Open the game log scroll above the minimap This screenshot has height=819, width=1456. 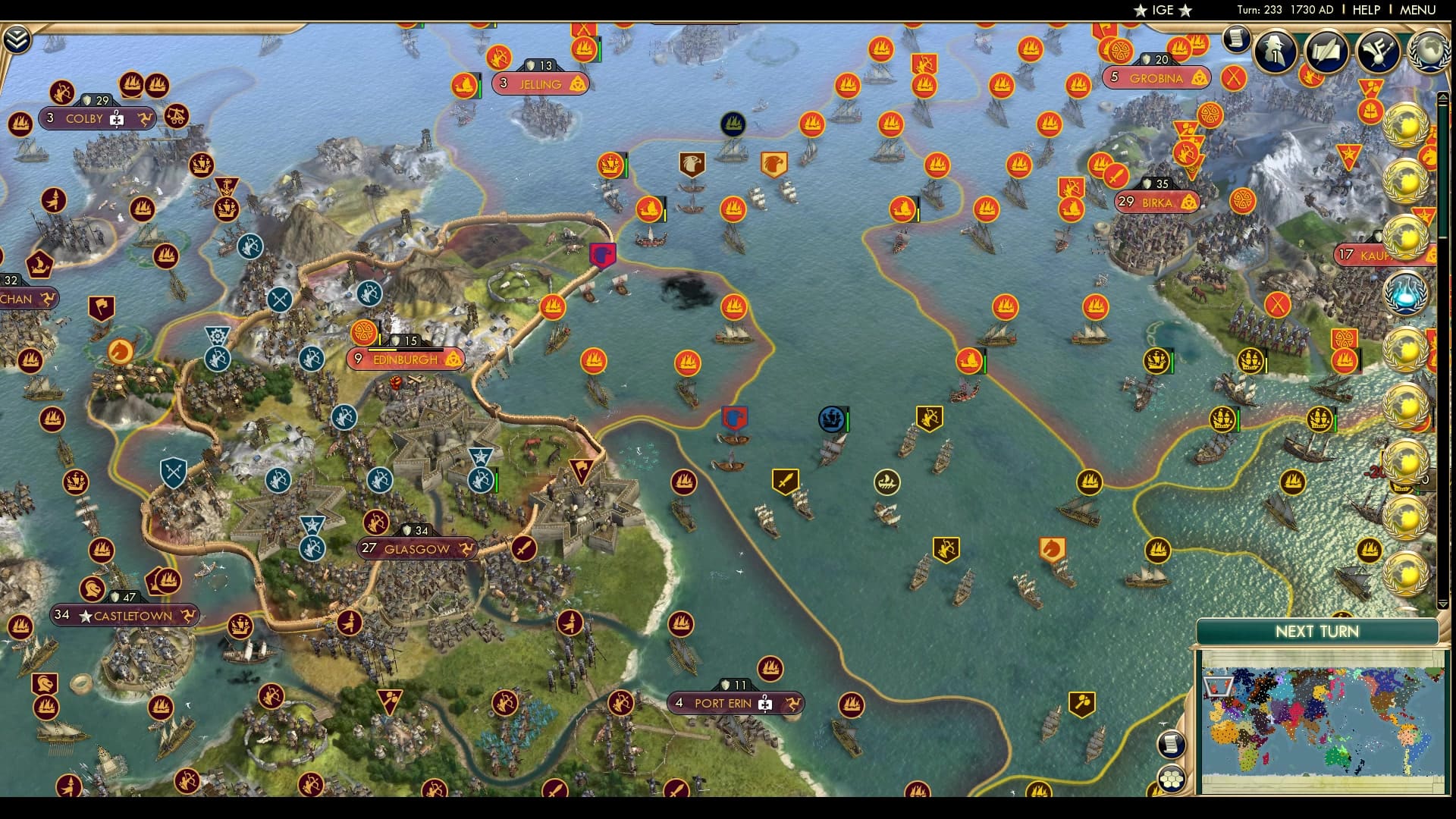pos(1172,743)
